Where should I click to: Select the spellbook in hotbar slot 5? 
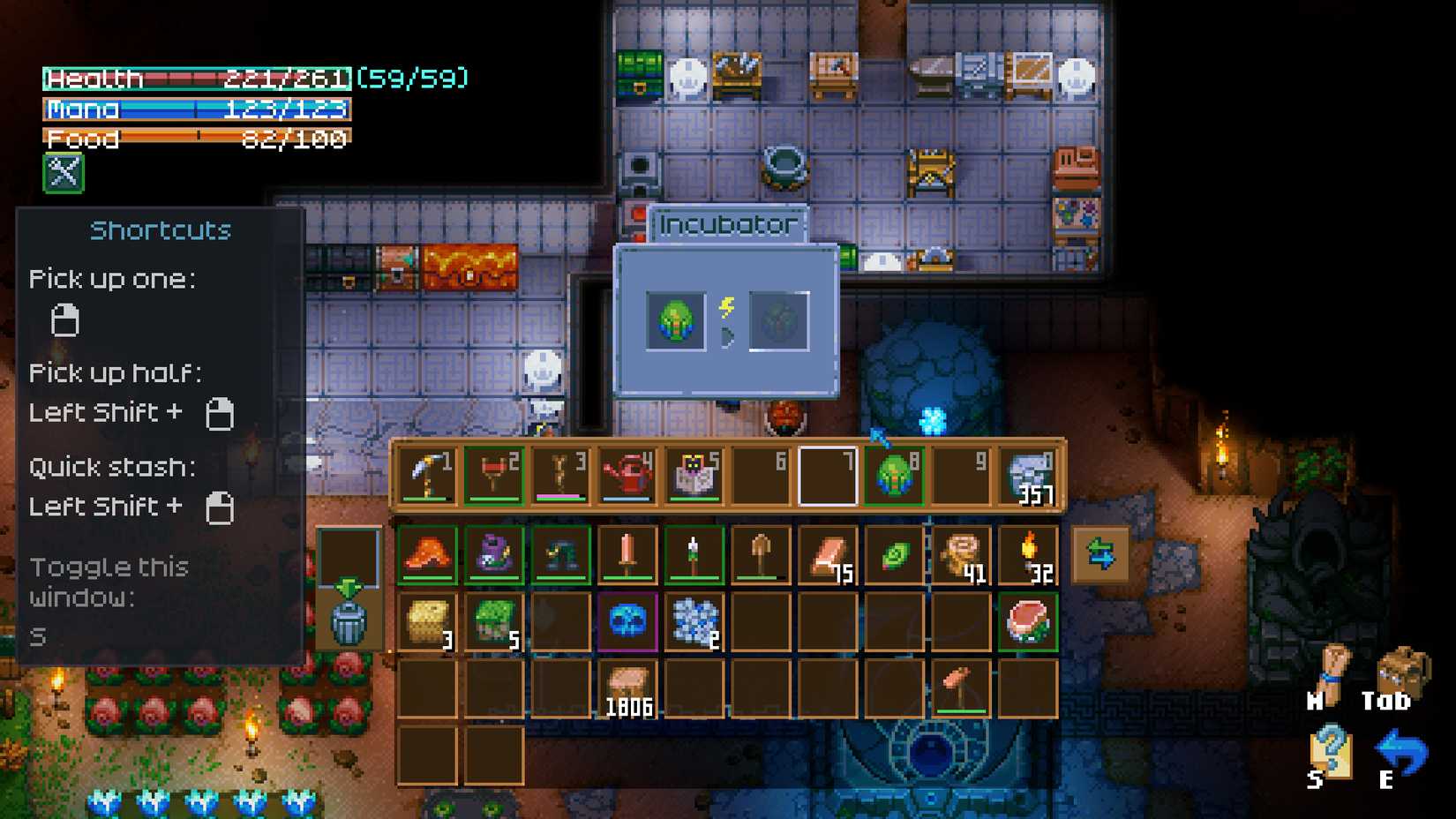[694, 472]
